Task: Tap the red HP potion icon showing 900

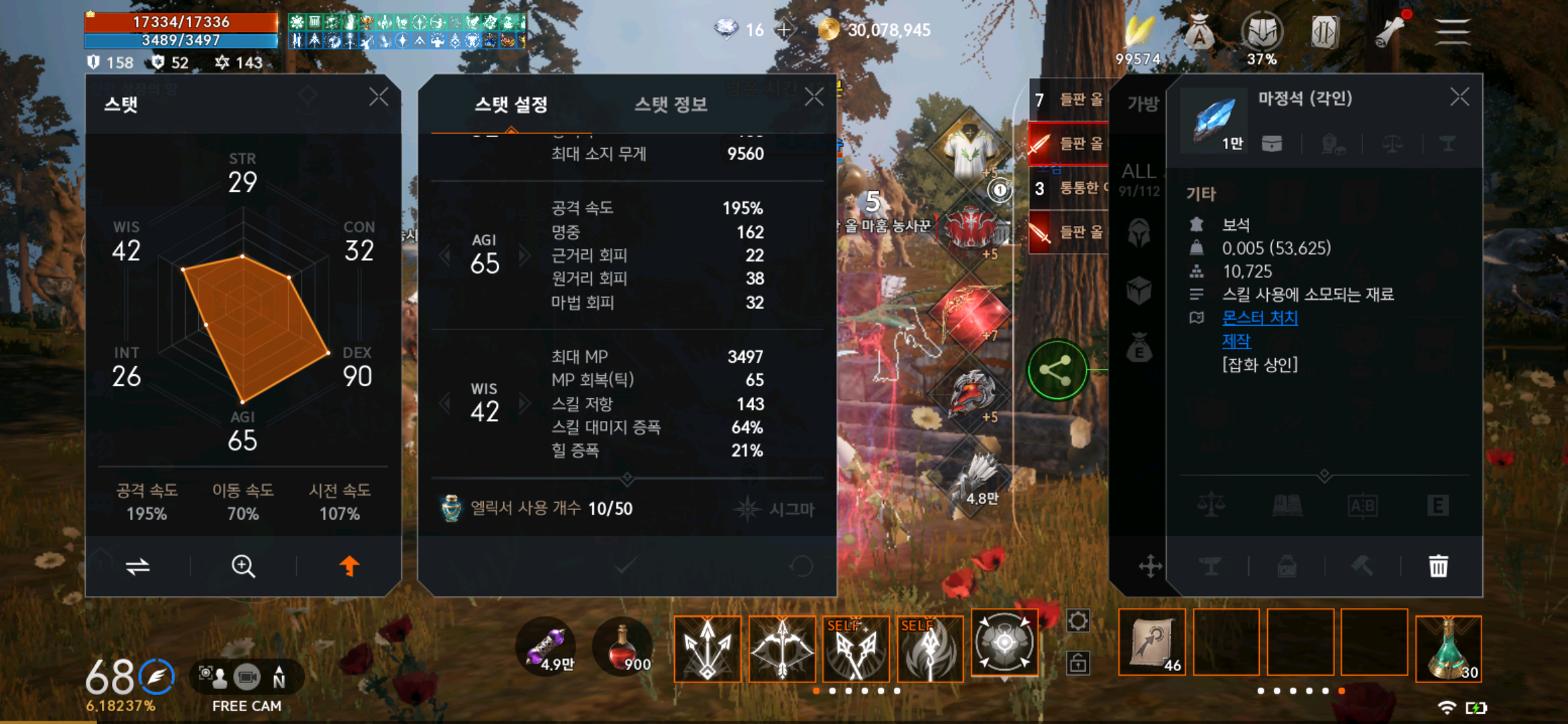Action: pos(620,647)
